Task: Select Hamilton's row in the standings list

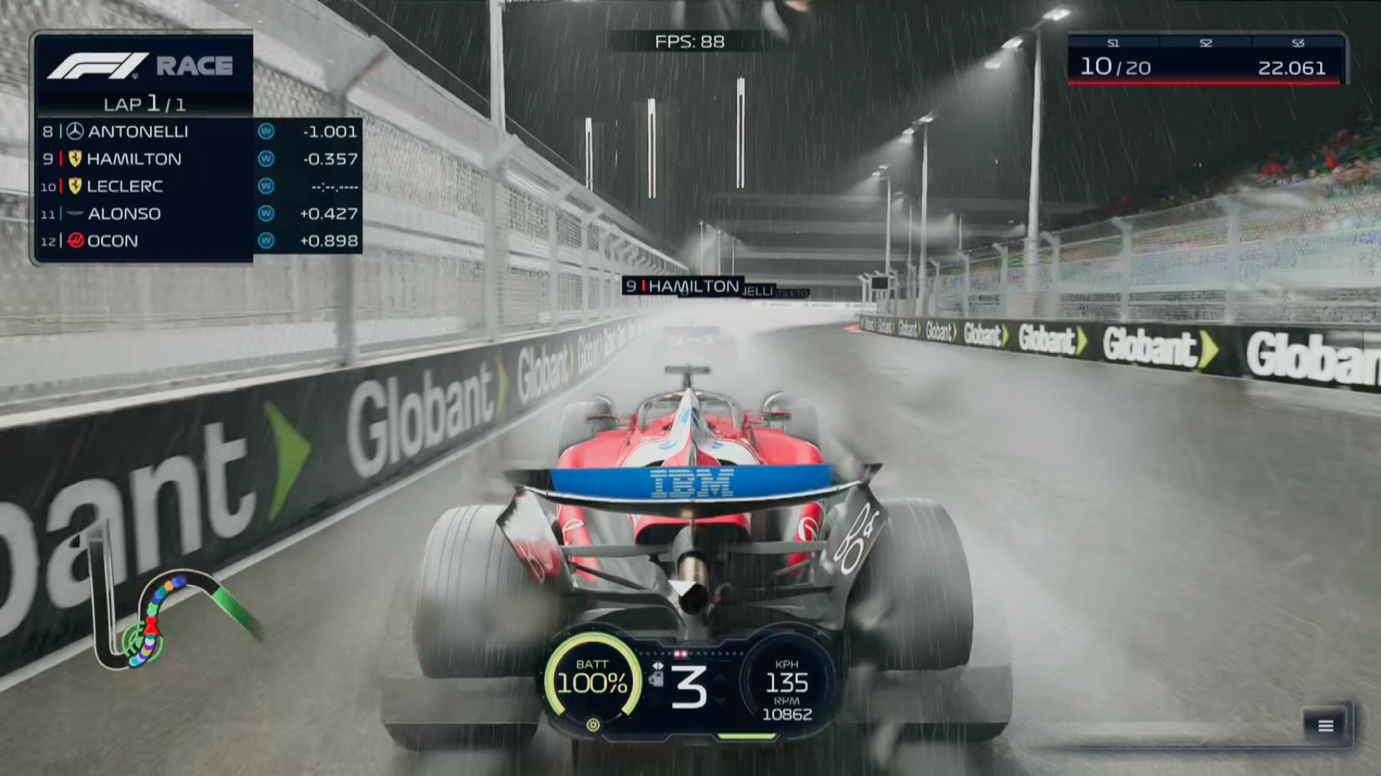Action: pos(198,159)
